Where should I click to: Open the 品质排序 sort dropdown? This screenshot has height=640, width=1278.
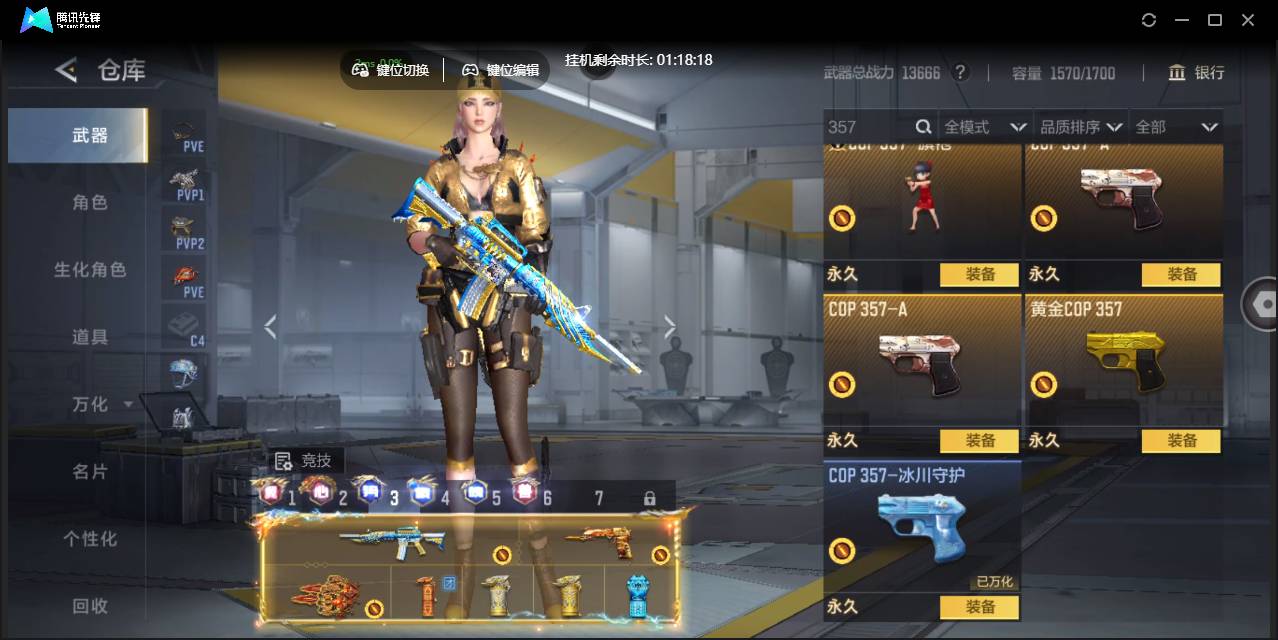(1080, 127)
